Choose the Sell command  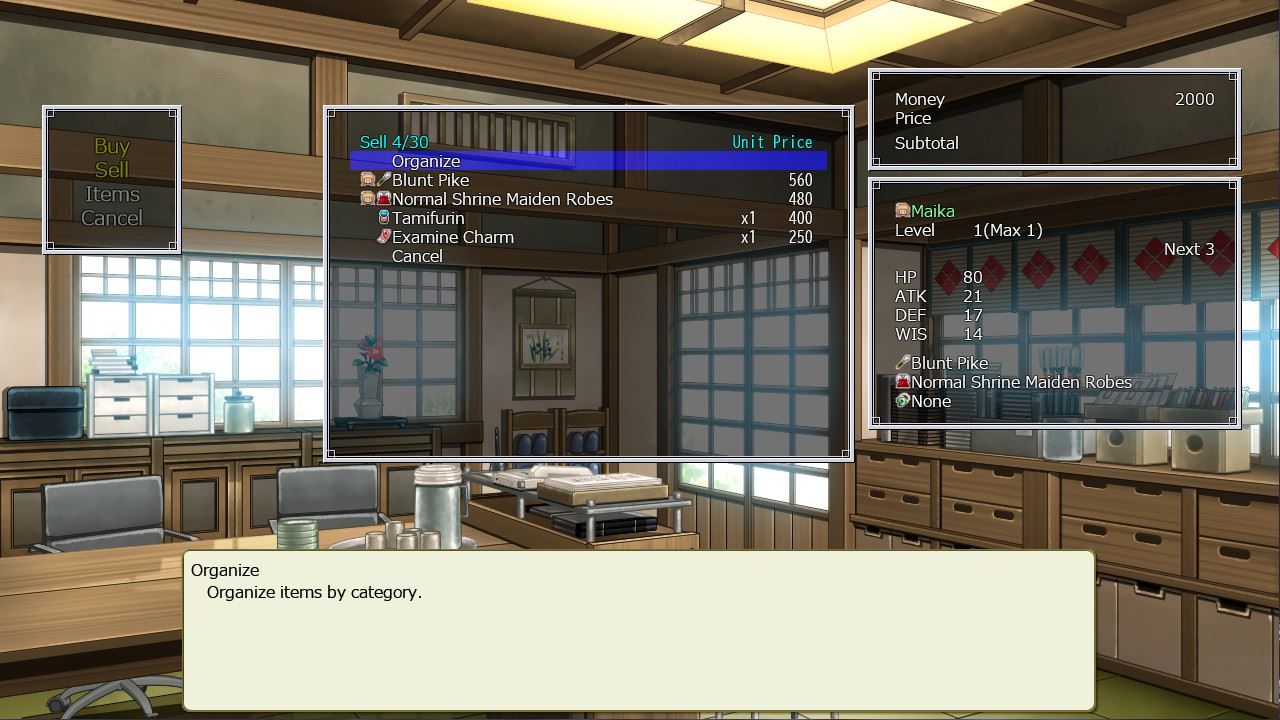click(112, 170)
